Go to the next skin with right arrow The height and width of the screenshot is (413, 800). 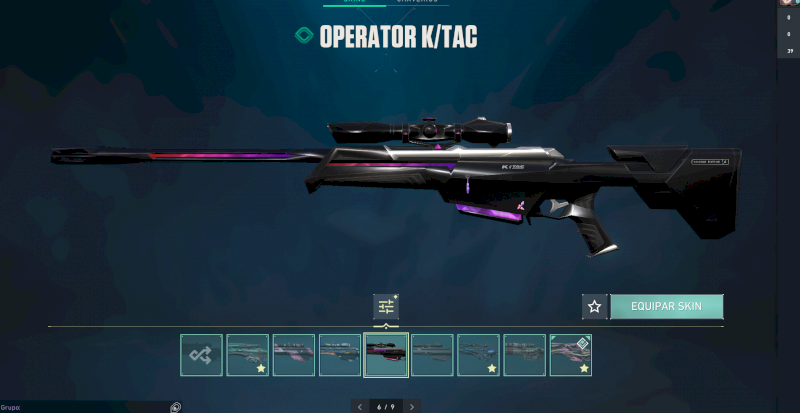[412, 407]
